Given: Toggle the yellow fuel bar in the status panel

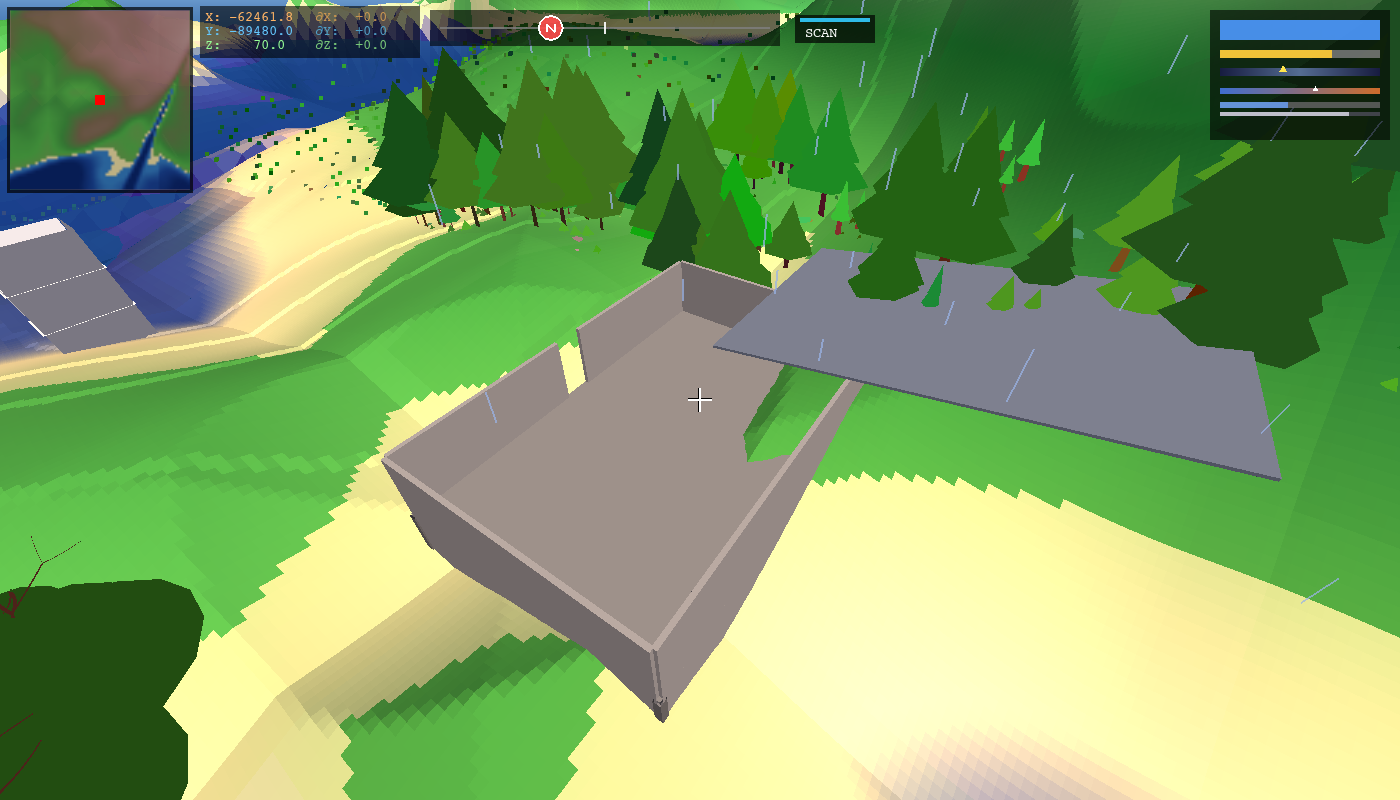Looking at the screenshot, I should tap(1276, 54).
